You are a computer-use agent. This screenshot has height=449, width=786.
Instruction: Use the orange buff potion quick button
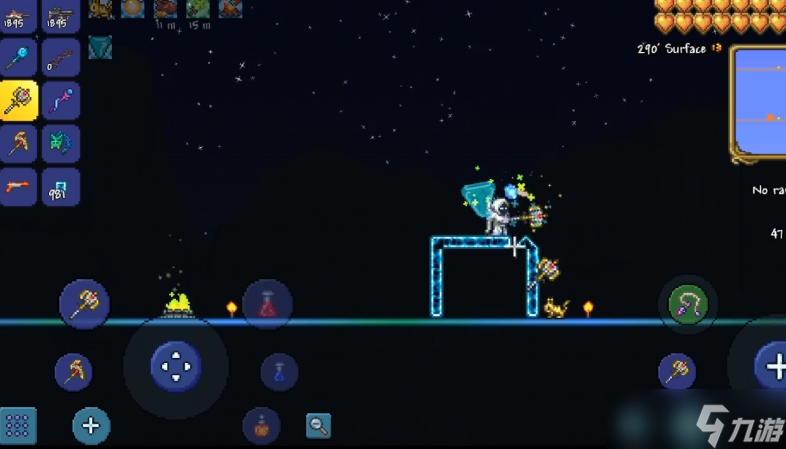pyautogui.click(x=261, y=426)
